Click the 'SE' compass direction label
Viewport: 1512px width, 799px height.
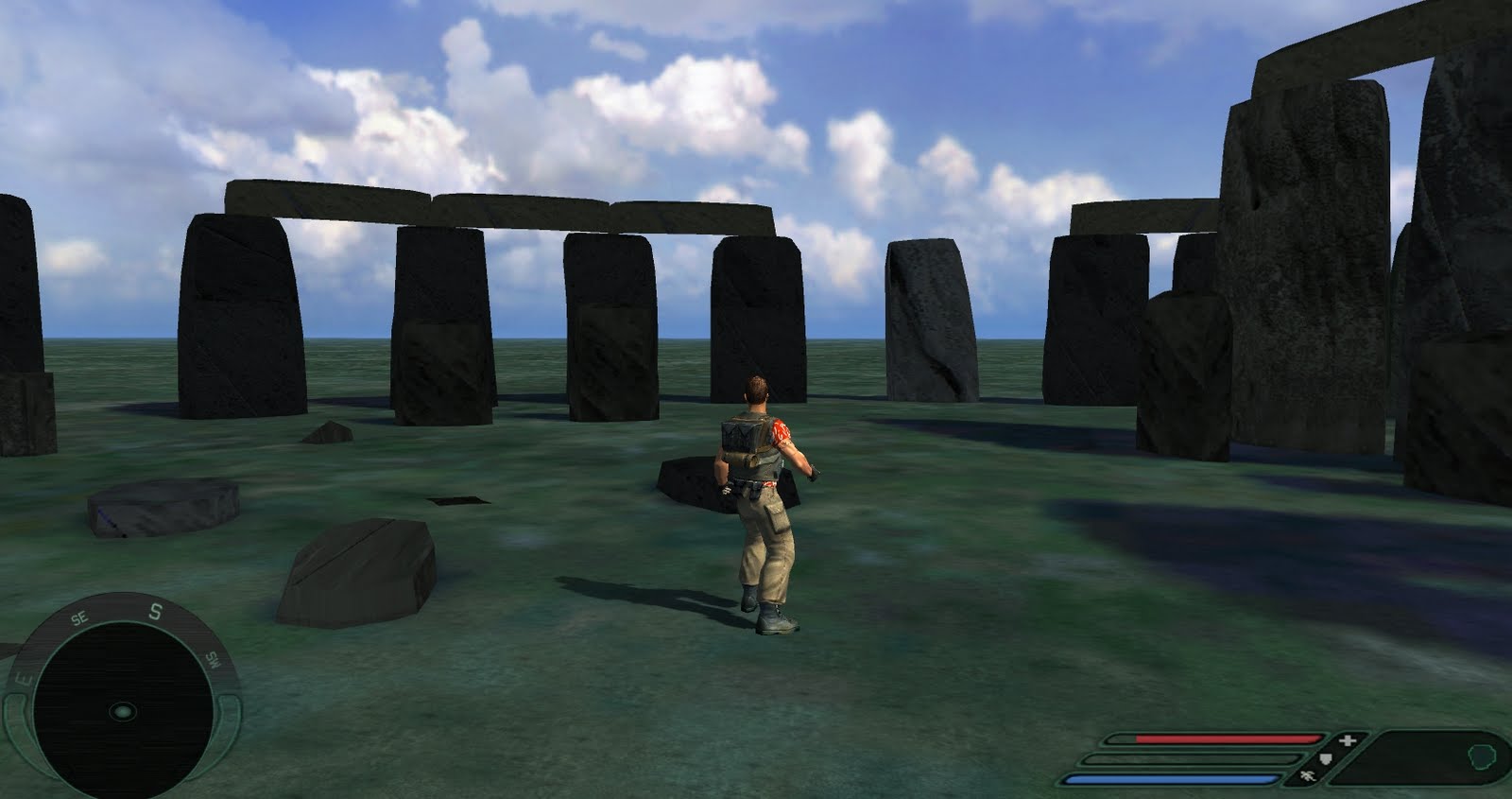[x=79, y=617]
